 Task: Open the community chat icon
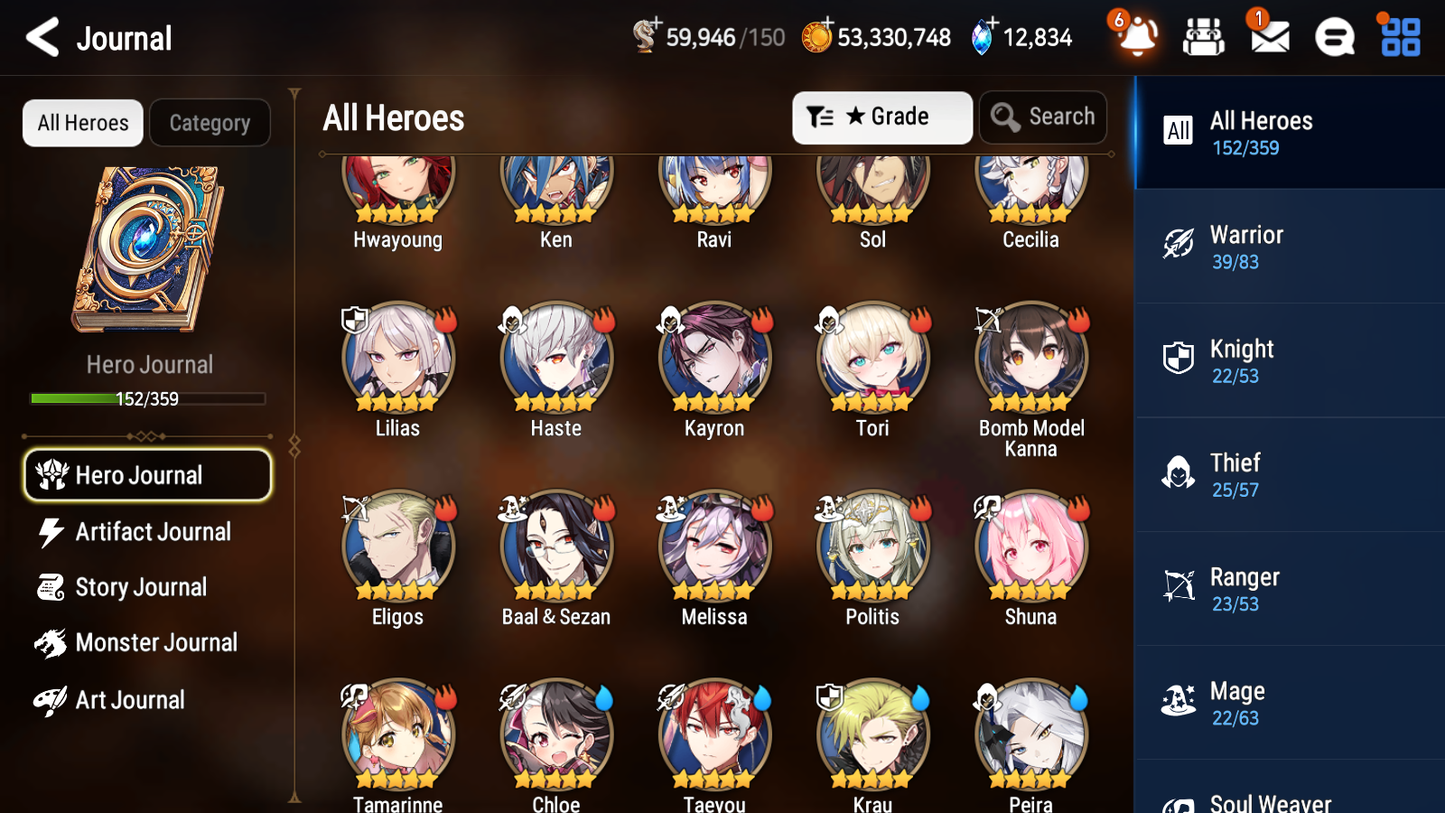[x=1333, y=36]
